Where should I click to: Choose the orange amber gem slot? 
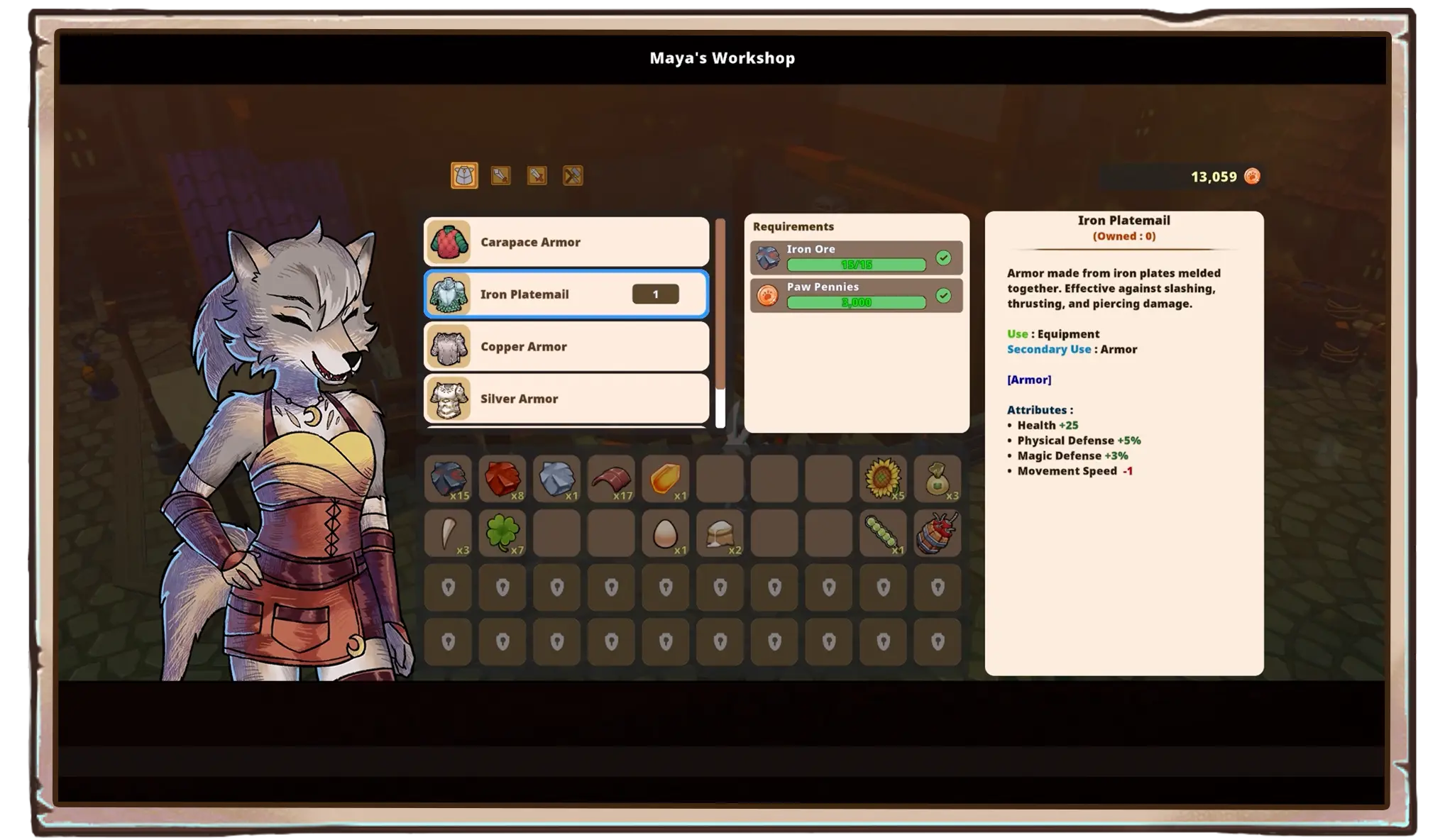pyautogui.click(x=666, y=479)
